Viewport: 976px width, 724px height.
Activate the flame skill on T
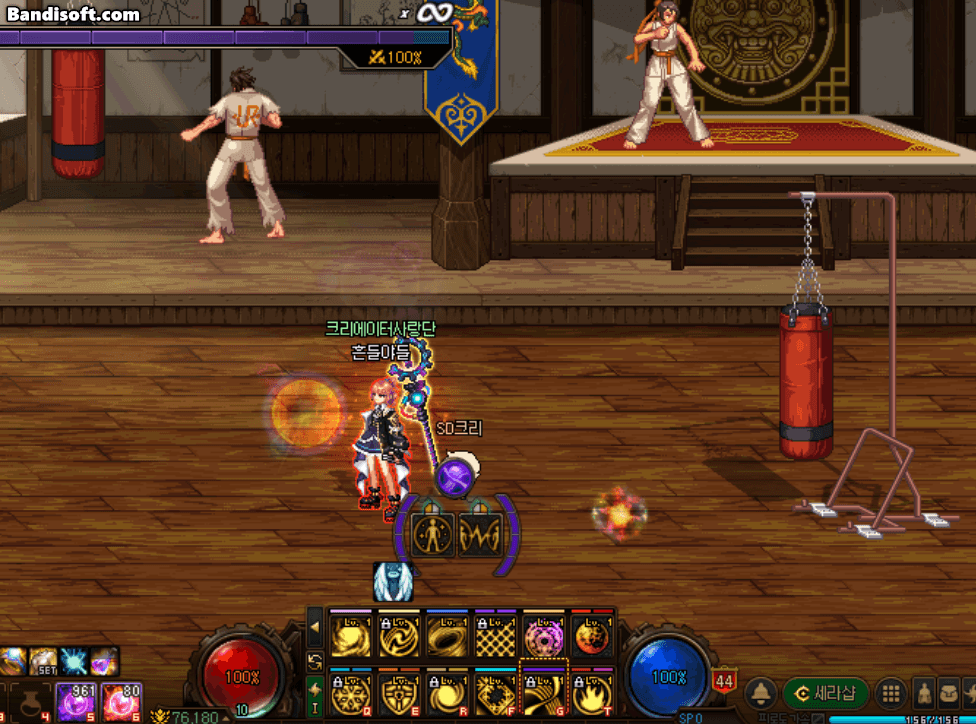592,689
